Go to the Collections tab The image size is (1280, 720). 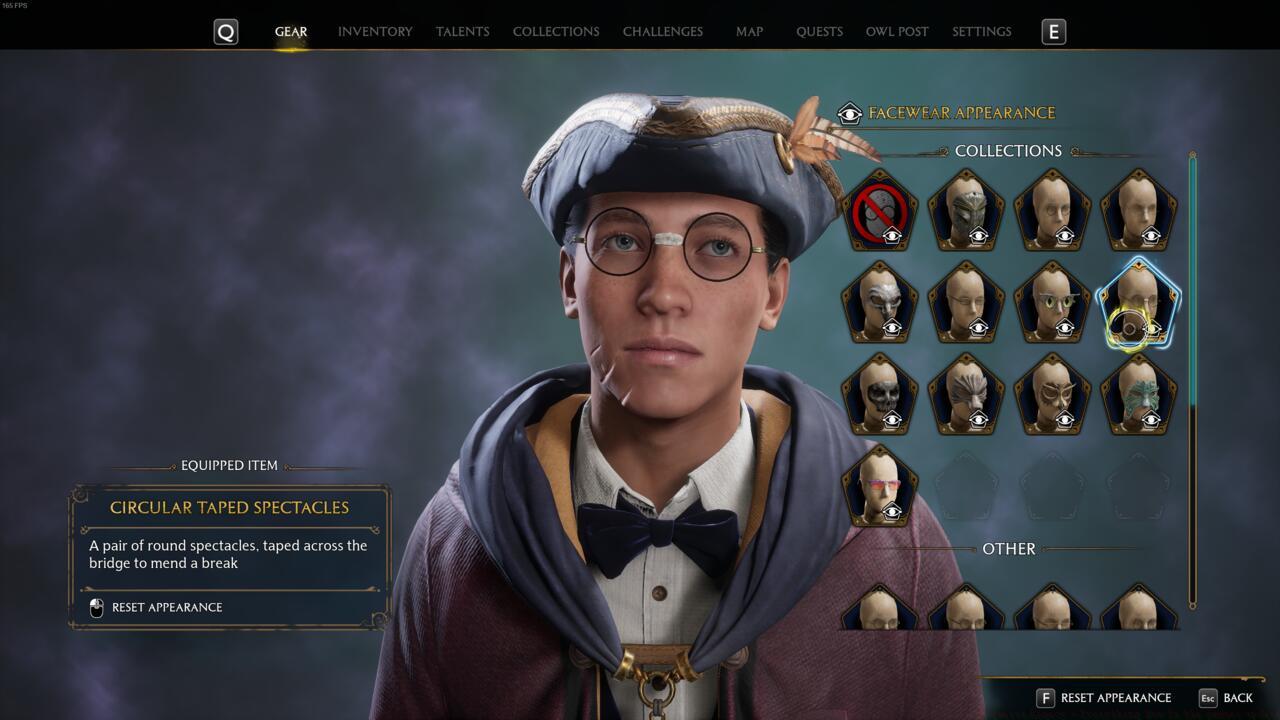click(x=556, y=32)
